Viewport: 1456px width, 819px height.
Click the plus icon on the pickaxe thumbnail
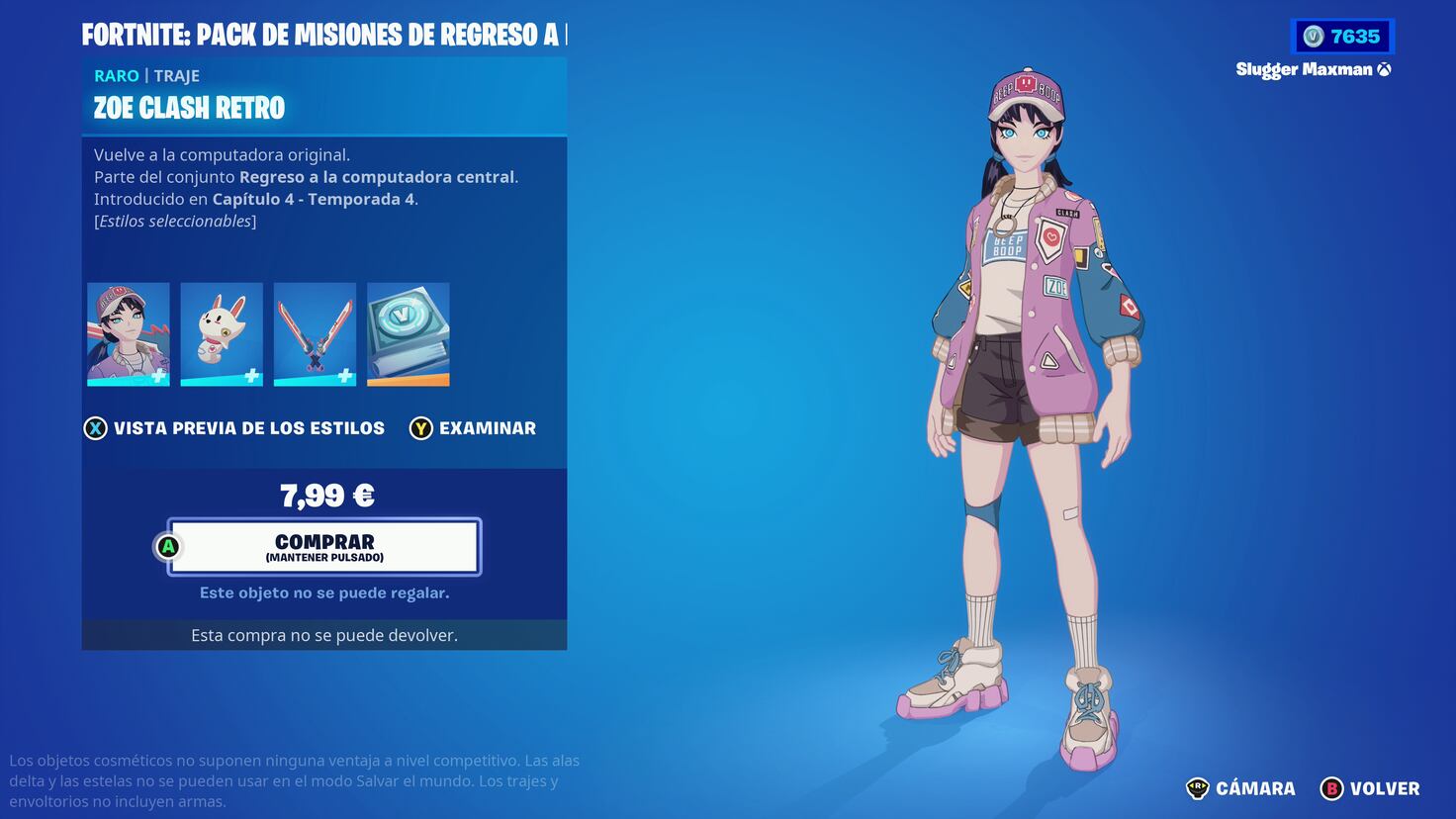click(344, 374)
